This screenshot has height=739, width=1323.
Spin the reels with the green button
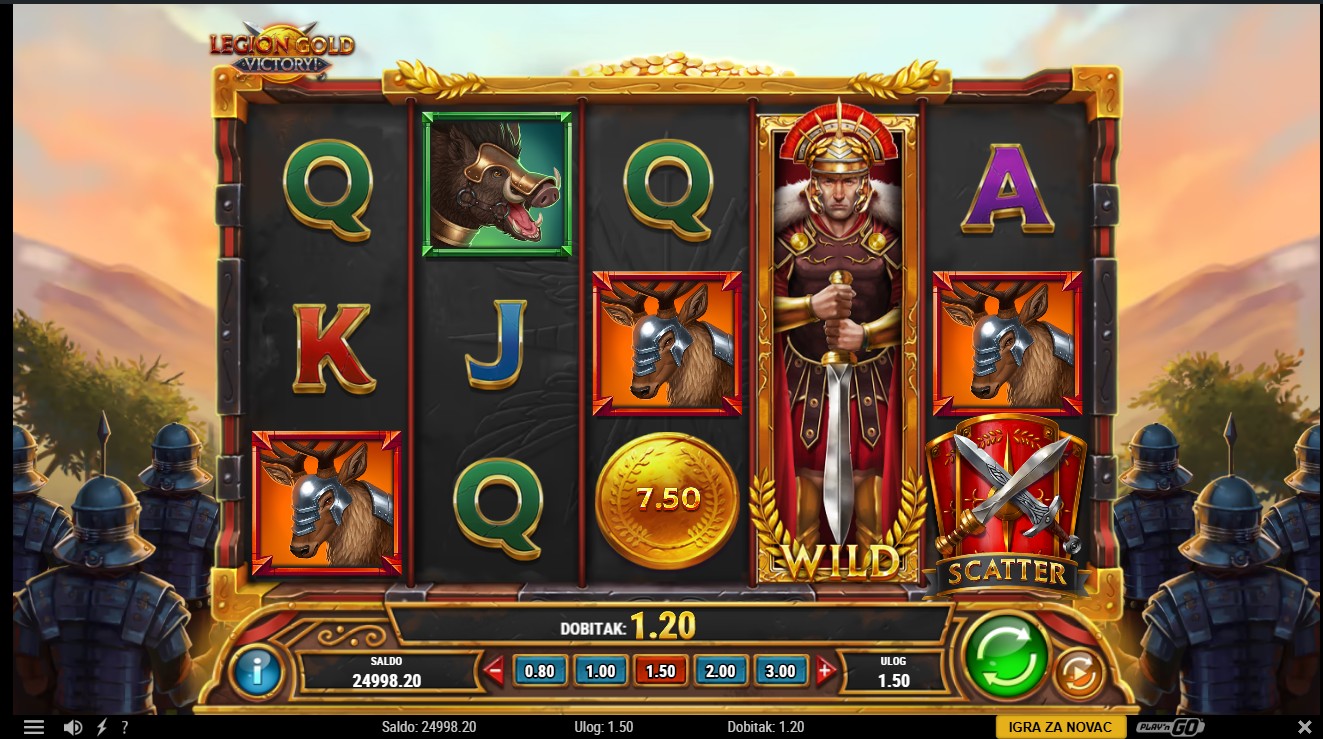1006,655
